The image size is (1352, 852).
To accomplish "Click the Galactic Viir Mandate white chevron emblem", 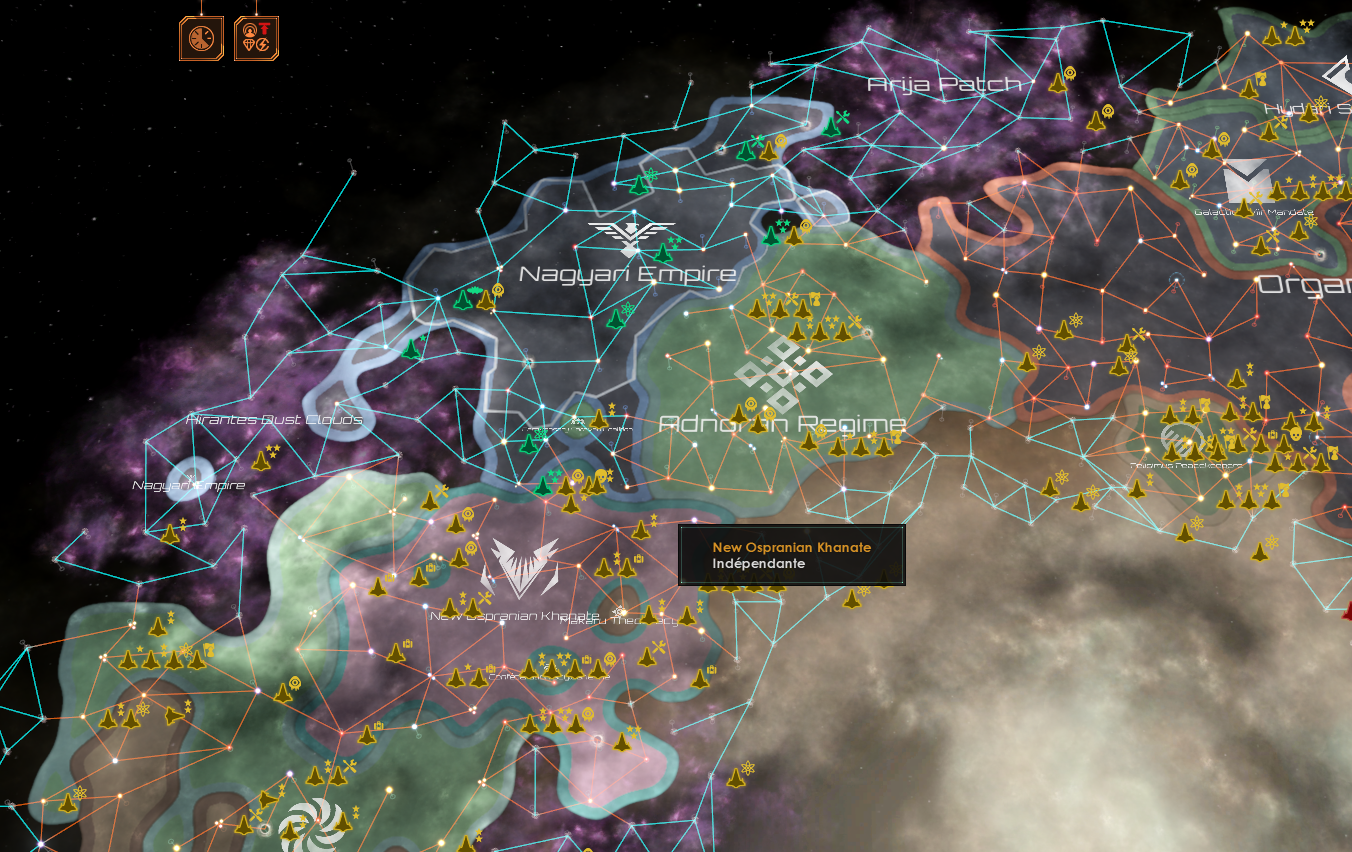I will pos(1247,180).
